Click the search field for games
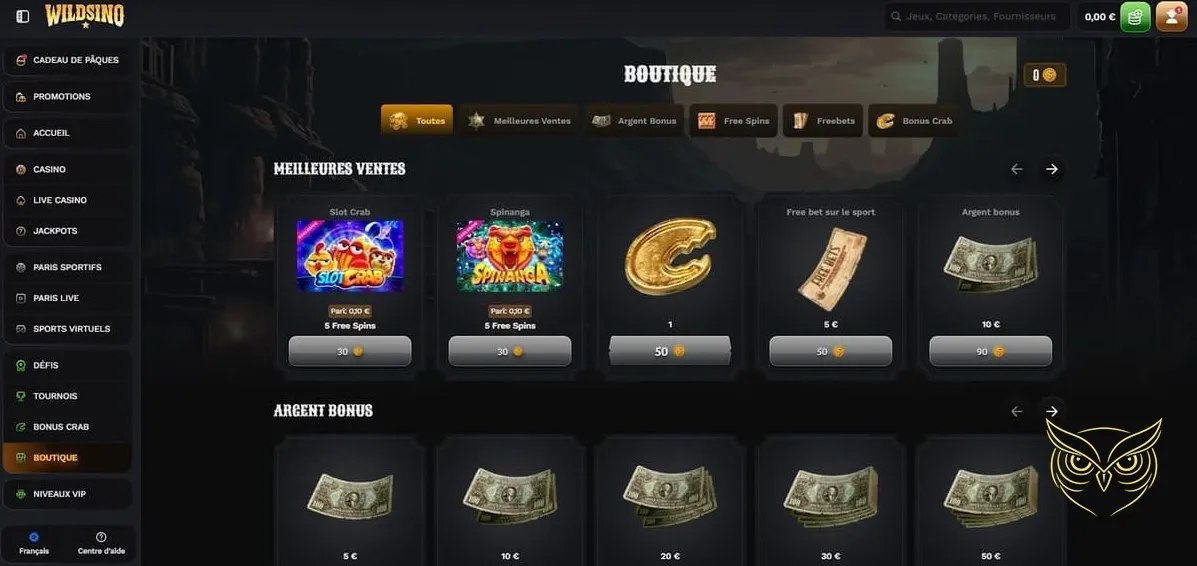 [977, 17]
